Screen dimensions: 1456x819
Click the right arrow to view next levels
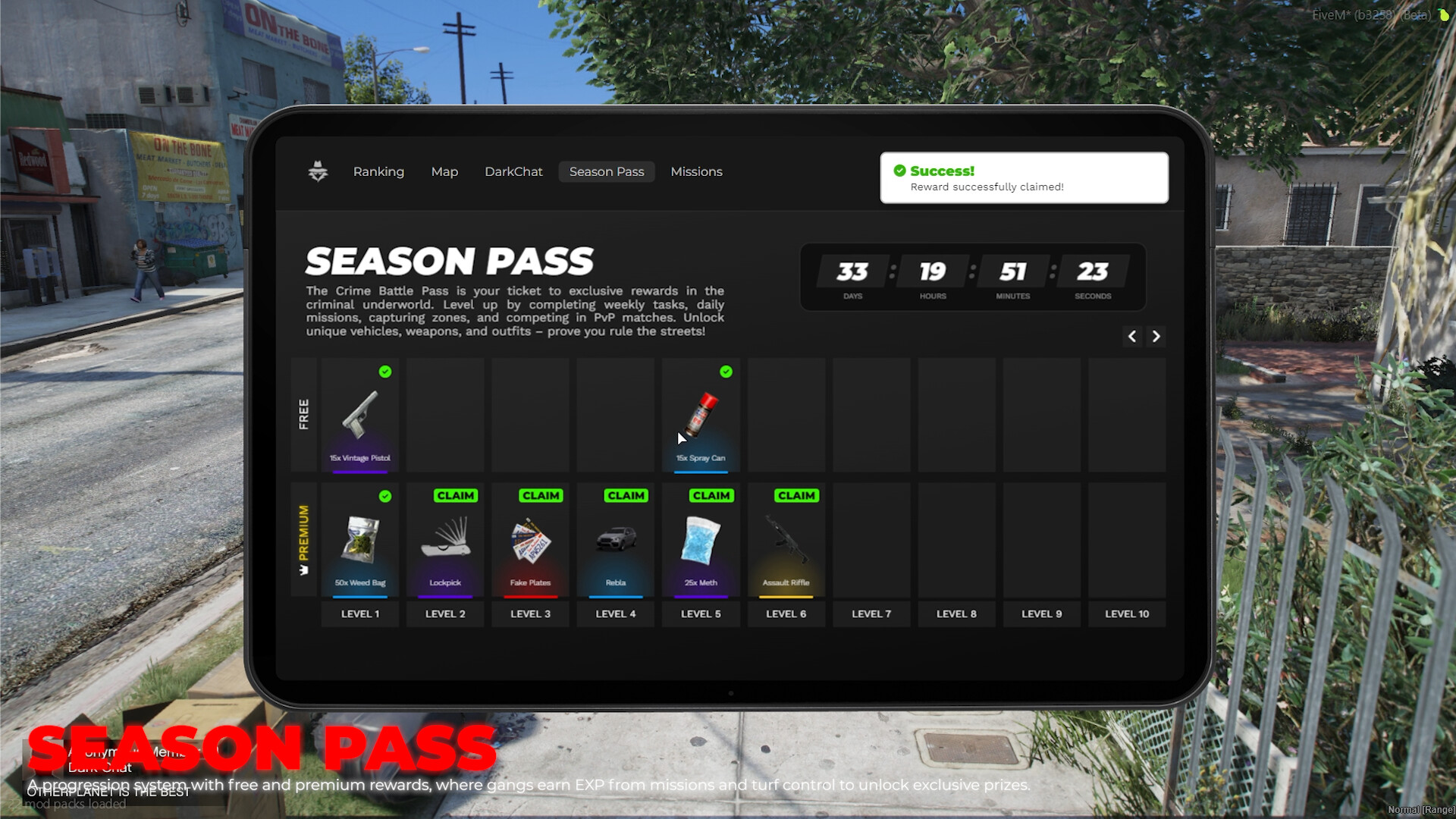pyautogui.click(x=1156, y=337)
